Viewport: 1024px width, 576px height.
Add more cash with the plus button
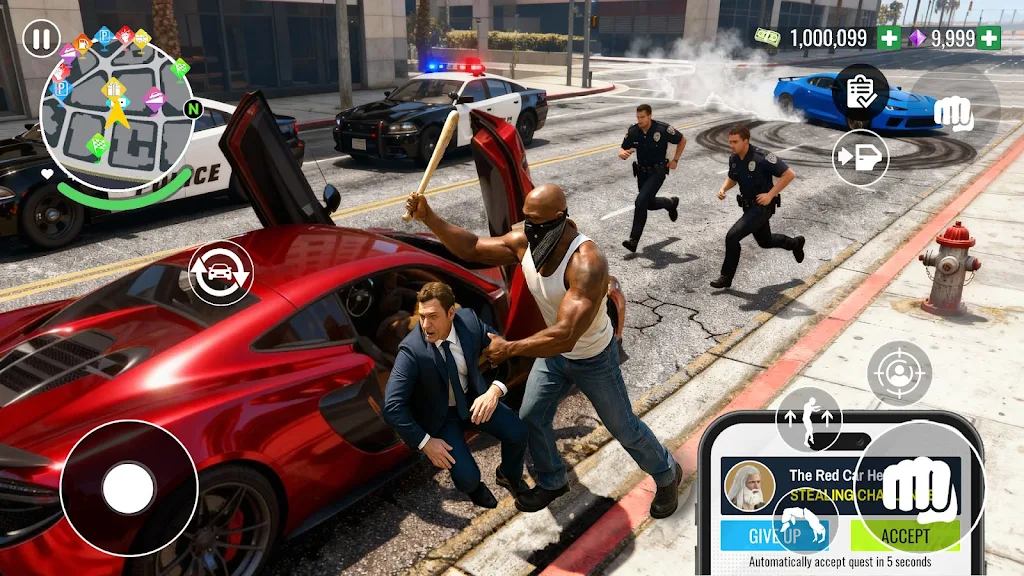pos(888,38)
